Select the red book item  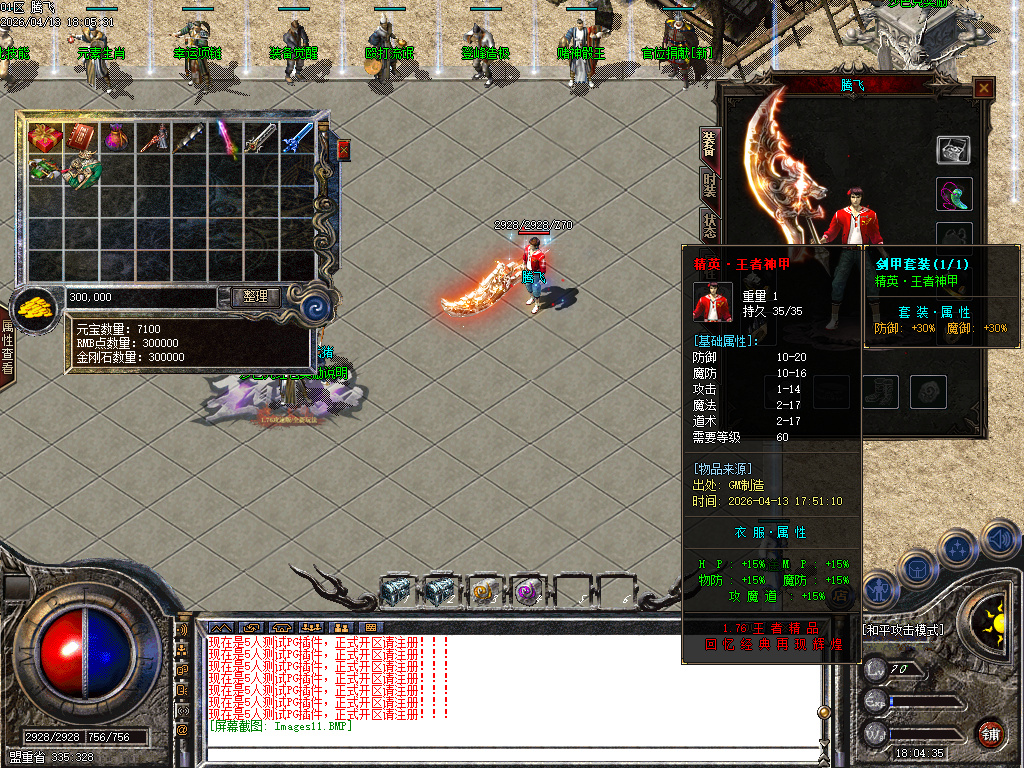(81, 138)
